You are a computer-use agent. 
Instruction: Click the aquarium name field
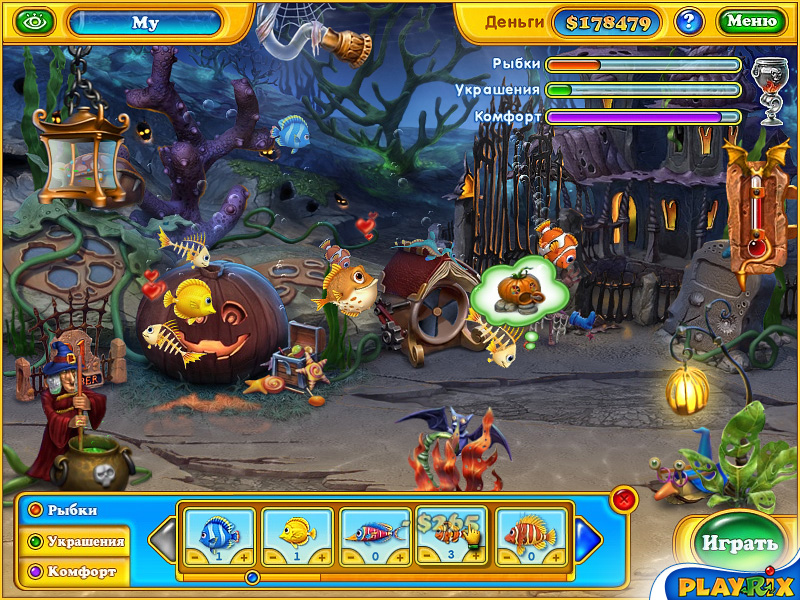(x=146, y=22)
